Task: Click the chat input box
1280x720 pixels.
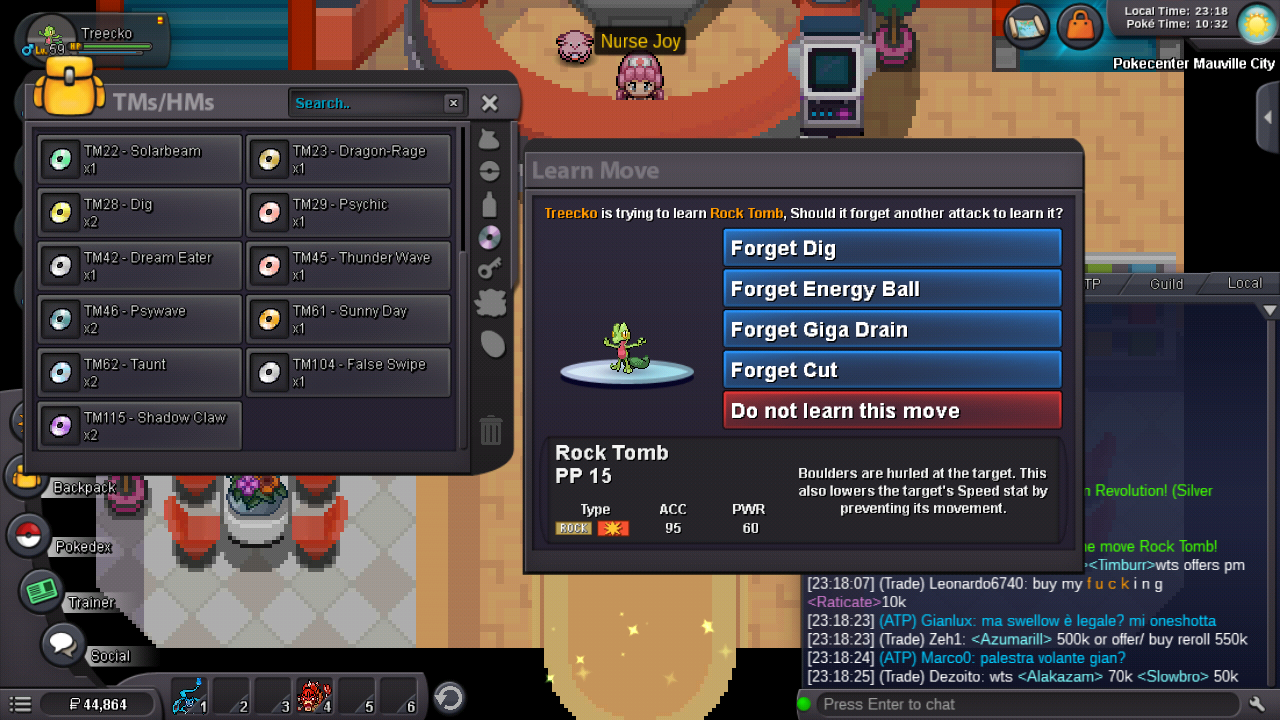Action: [1020, 704]
